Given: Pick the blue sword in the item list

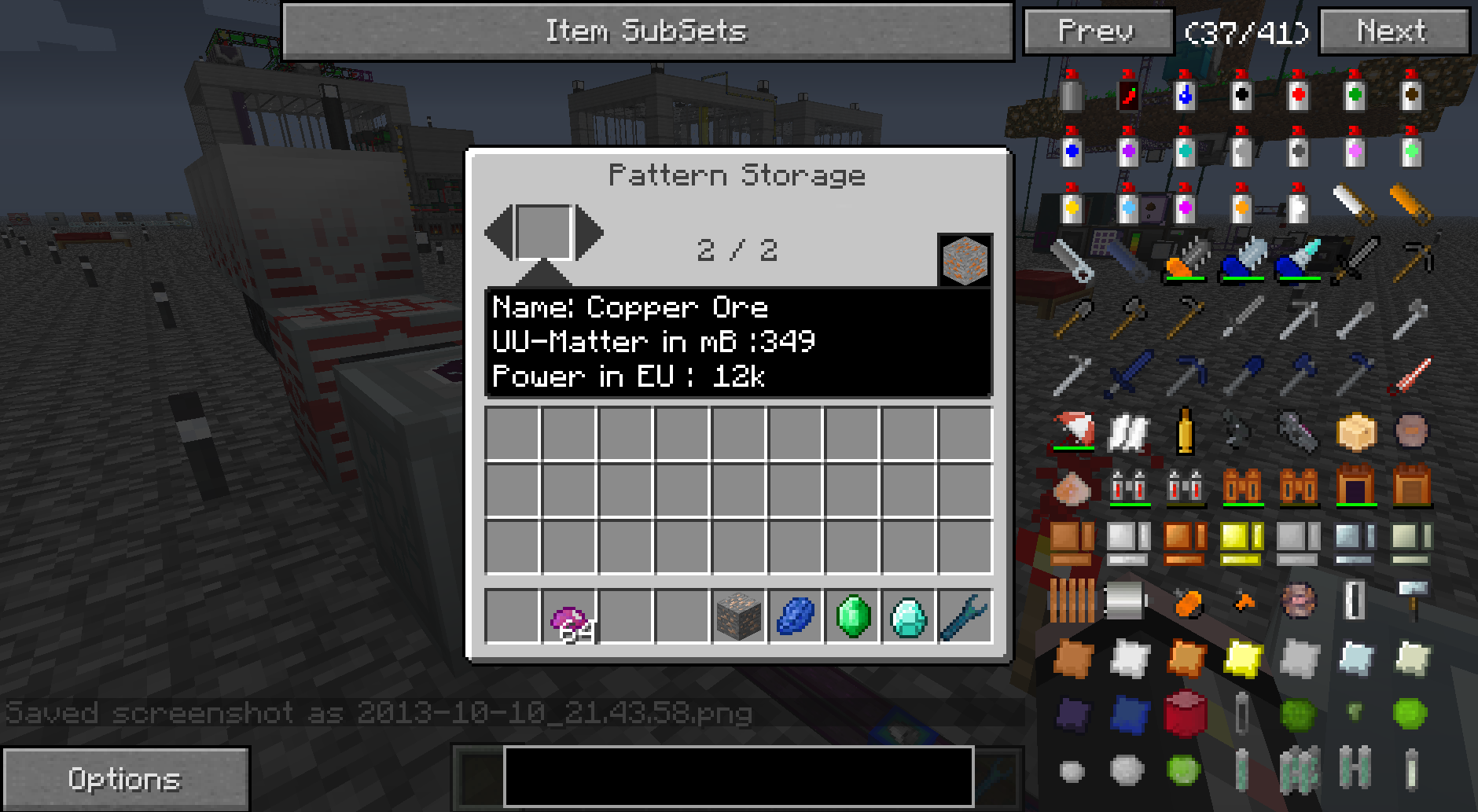Looking at the screenshot, I should 1128,373.
